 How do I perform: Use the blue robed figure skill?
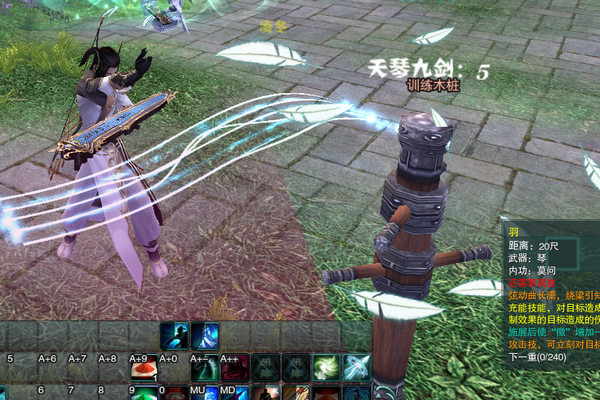point(205,336)
